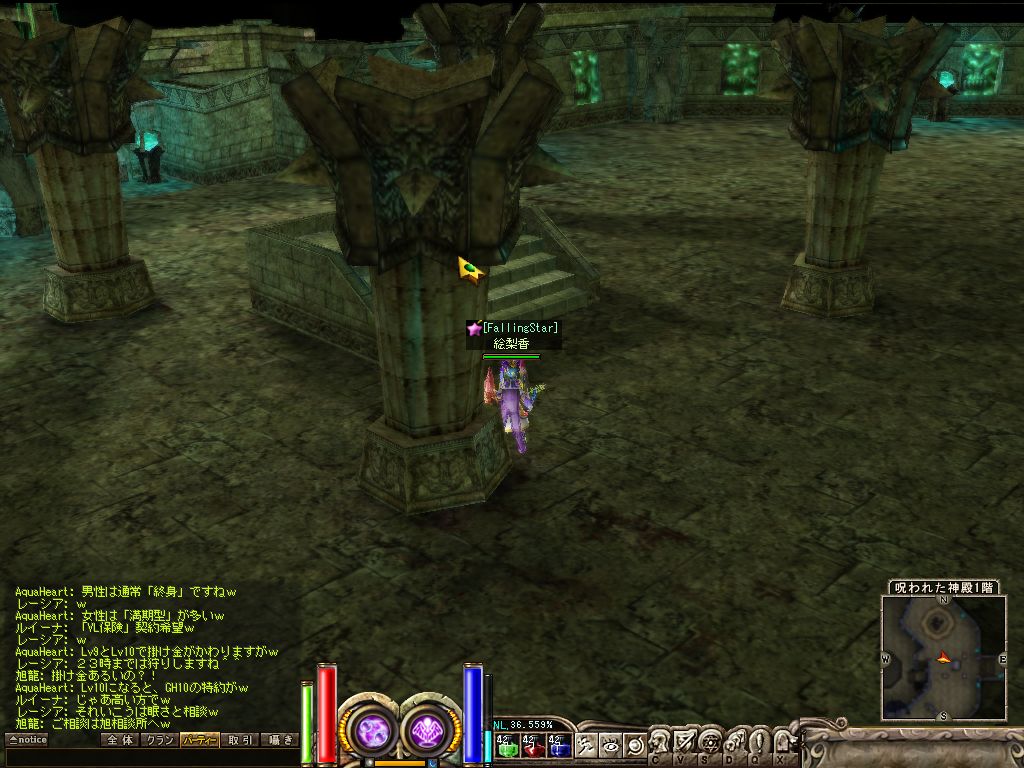Viewport: 1024px width, 768px height.
Task: Choose the 囁き whisper chat tab
Action: tap(279, 740)
